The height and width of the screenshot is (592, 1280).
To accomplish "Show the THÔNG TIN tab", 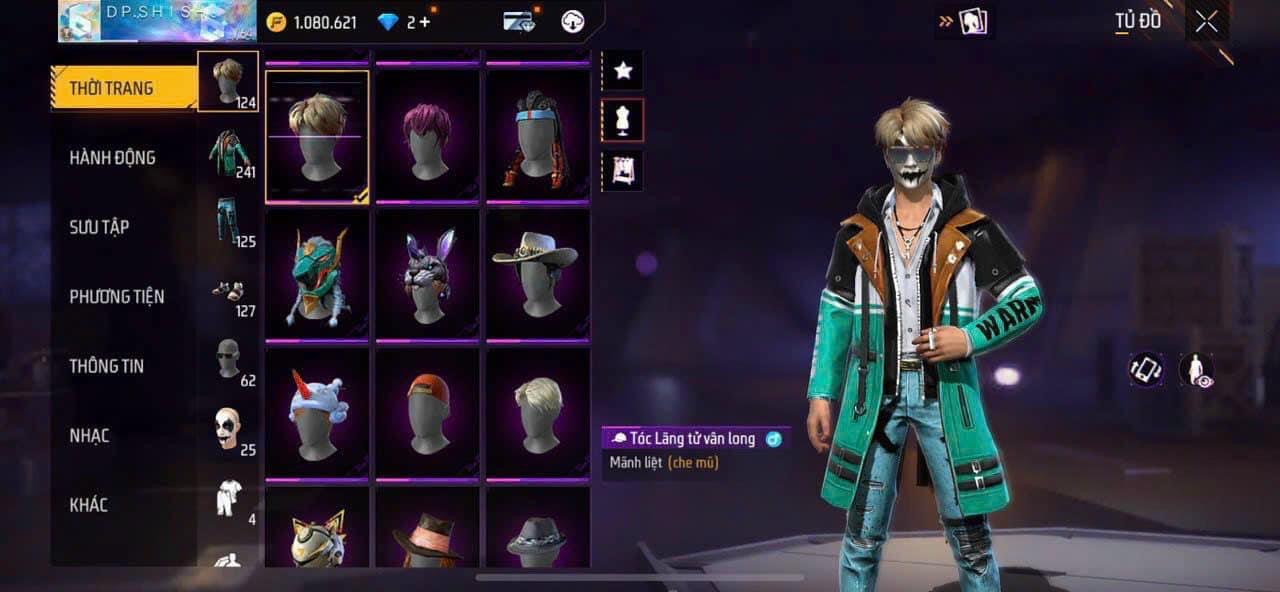I will click(106, 366).
